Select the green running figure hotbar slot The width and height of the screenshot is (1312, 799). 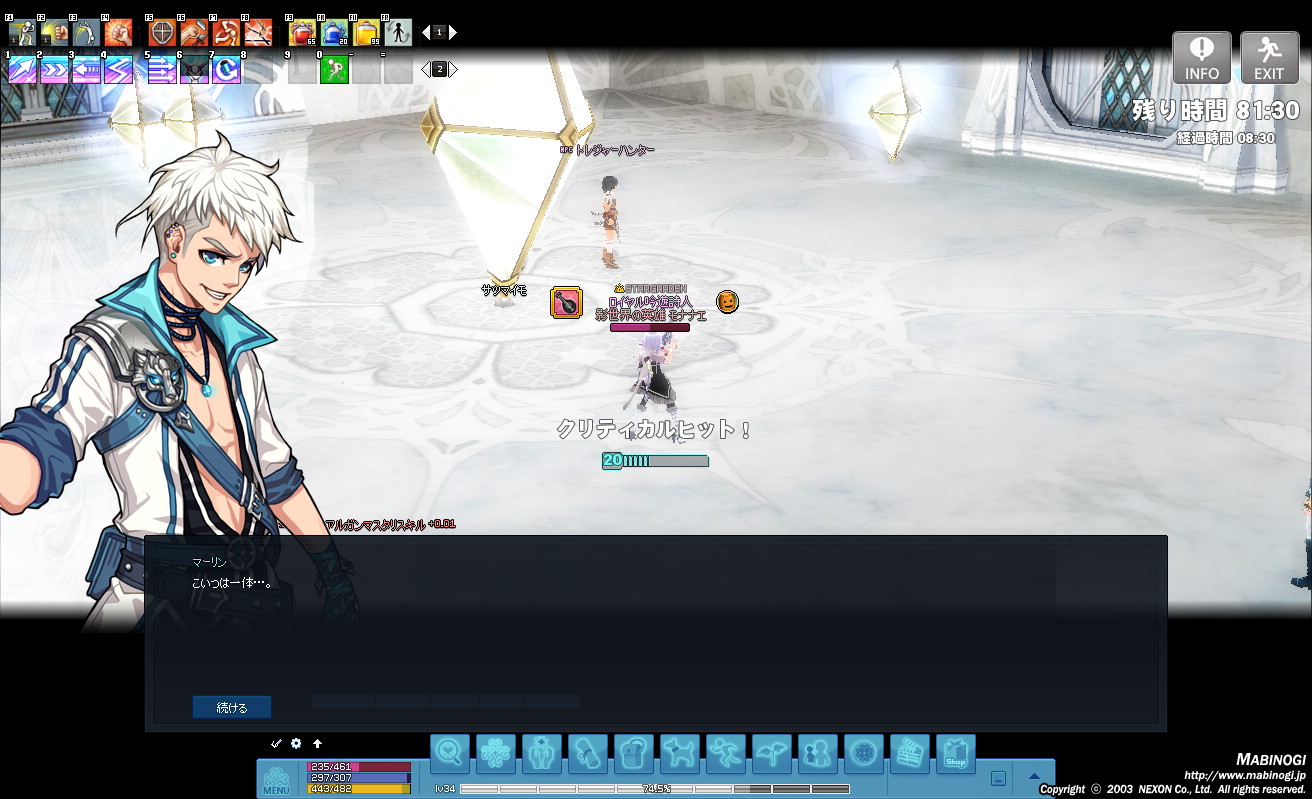click(334, 69)
